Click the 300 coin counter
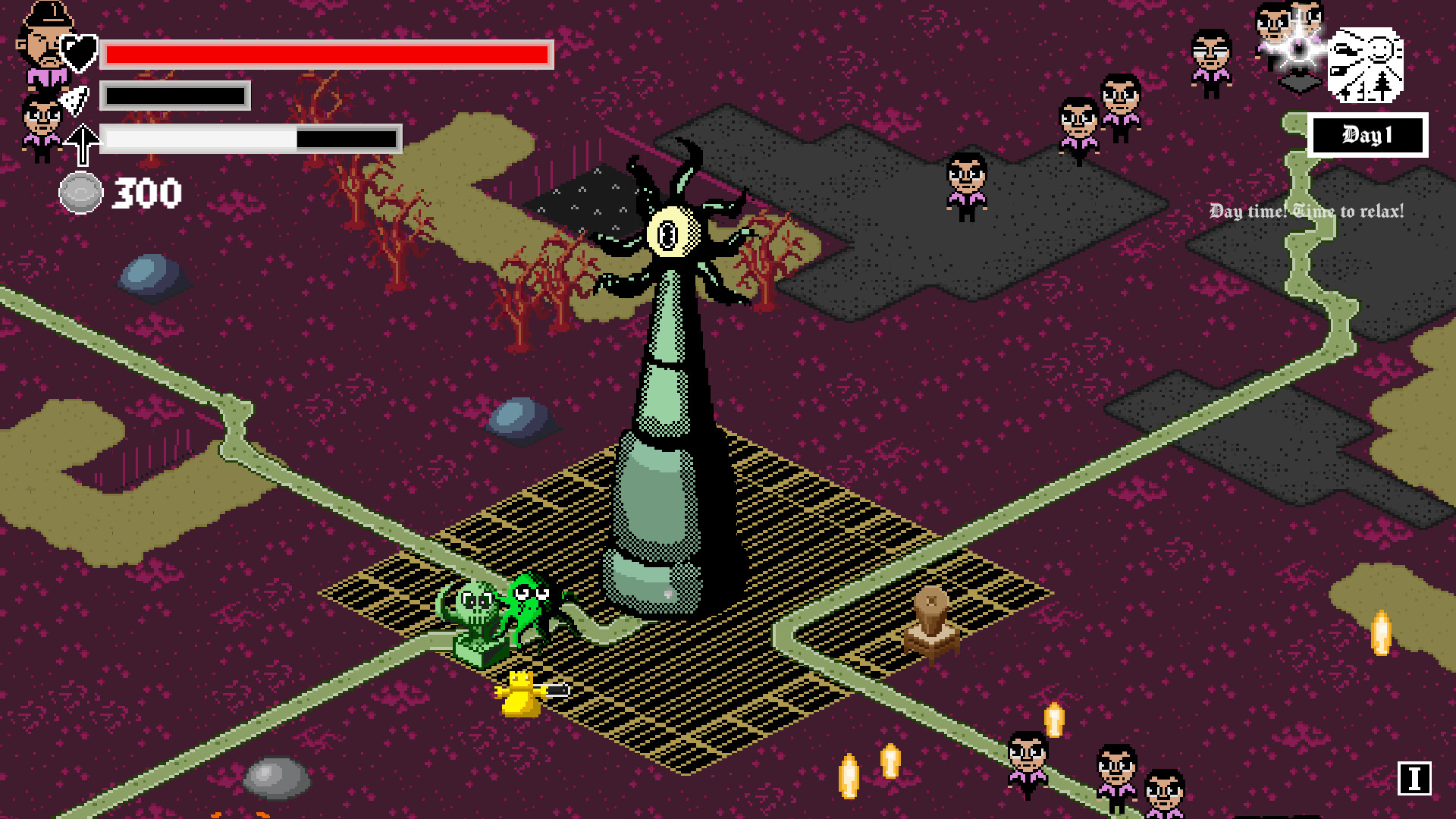Screen dimensions: 1456x819 tap(146, 192)
